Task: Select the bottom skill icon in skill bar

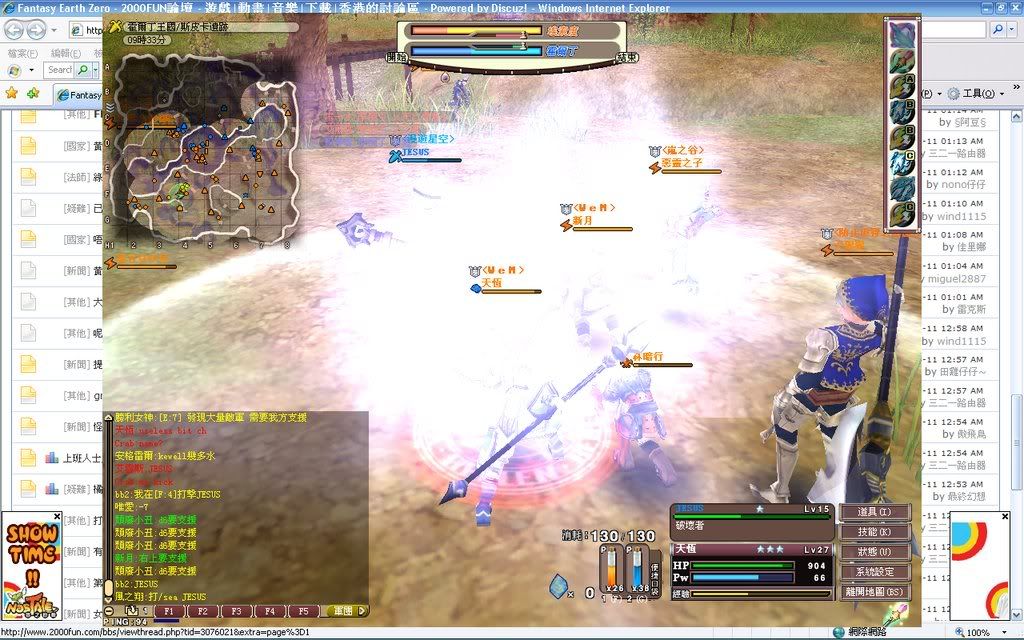Action: pyautogui.click(x=903, y=213)
